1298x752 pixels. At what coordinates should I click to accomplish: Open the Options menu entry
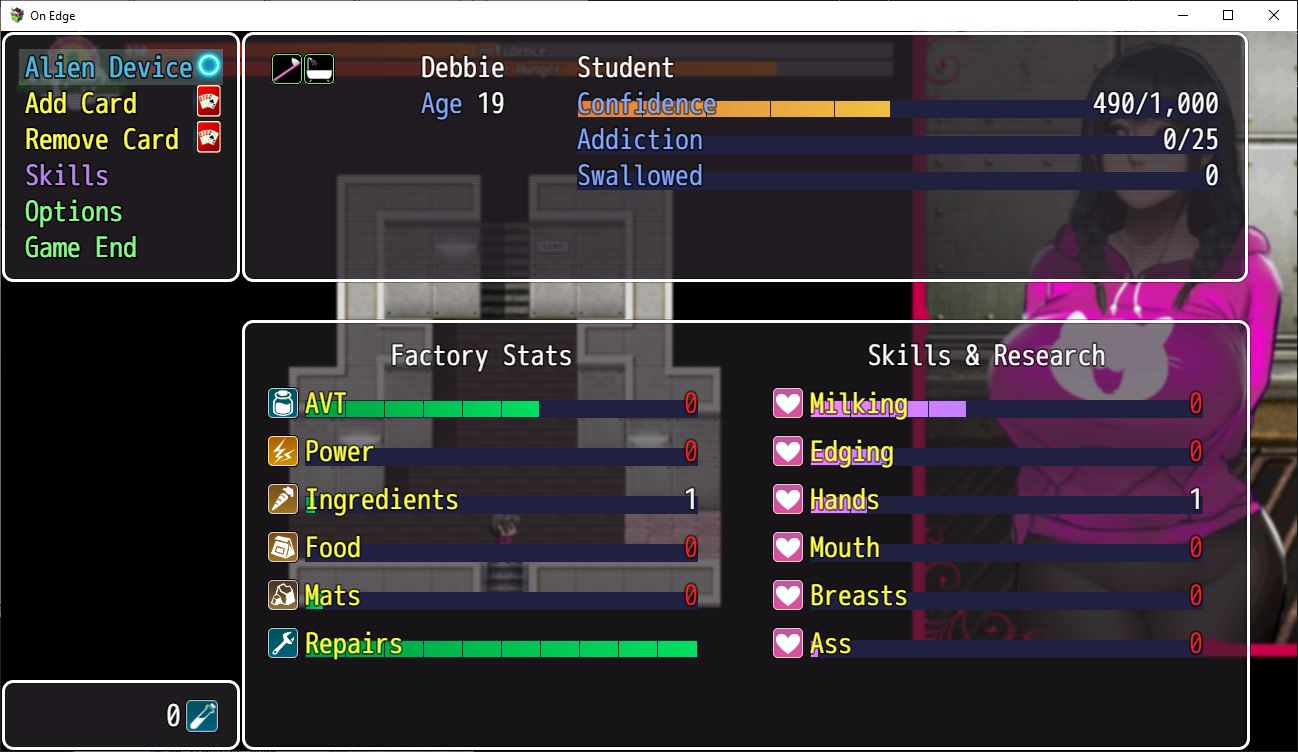click(73, 211)
